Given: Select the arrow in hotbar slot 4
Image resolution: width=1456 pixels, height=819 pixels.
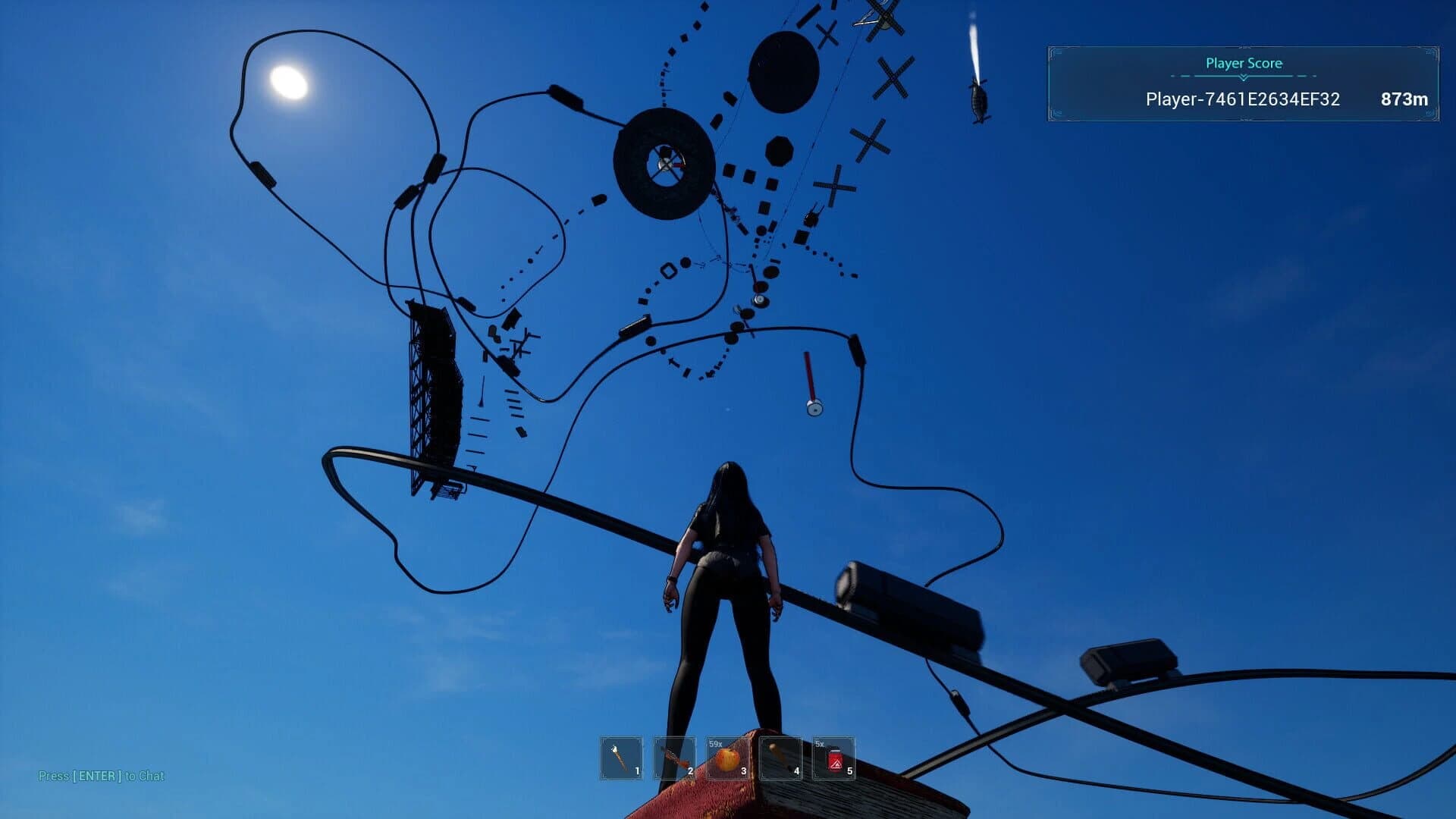Looking at the screenshot, I should pyautogui.click(x=782, y=757).
